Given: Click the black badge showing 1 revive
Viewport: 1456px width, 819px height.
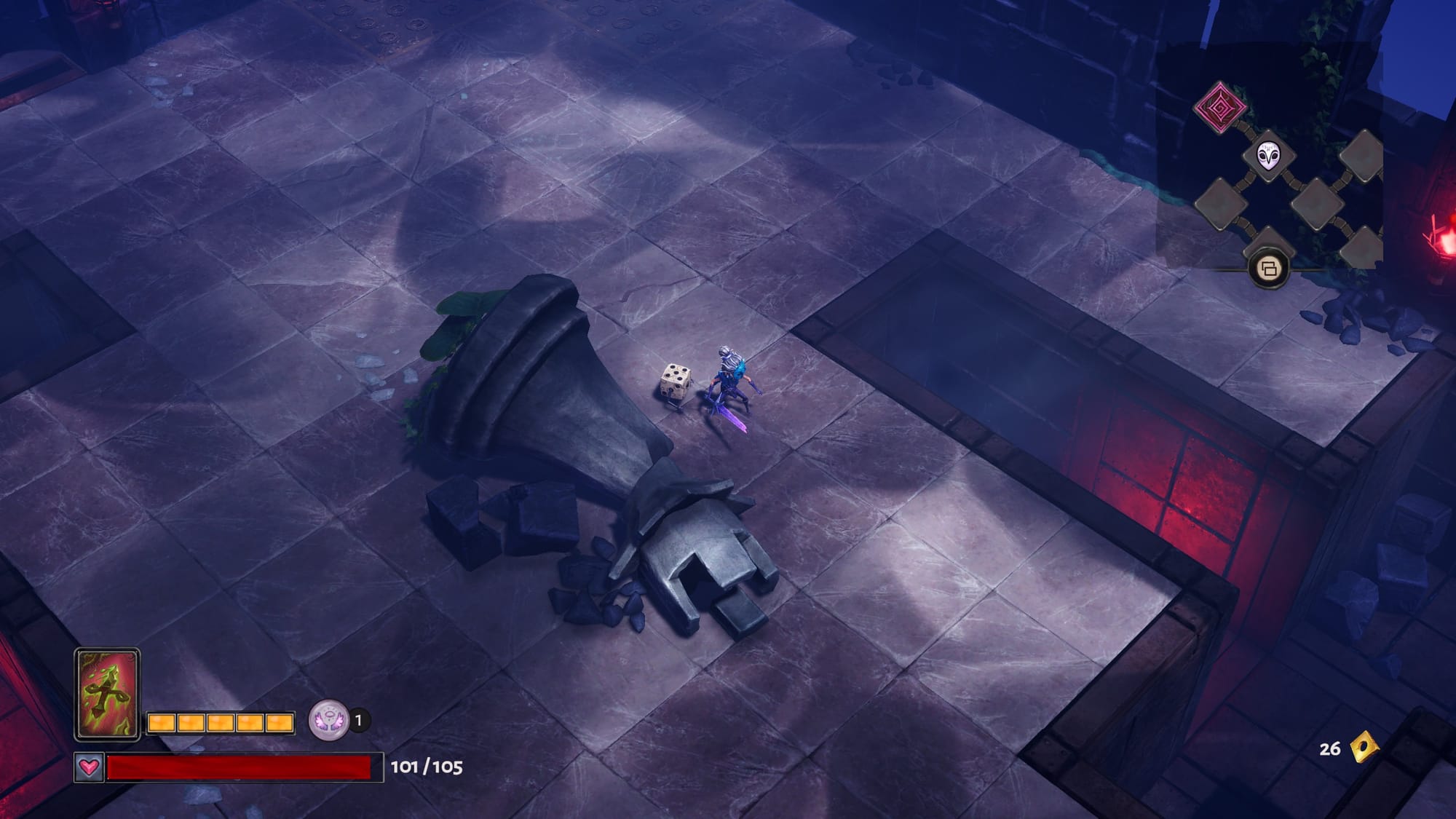Looking at the screenshot, I should [x=358, y=720].
